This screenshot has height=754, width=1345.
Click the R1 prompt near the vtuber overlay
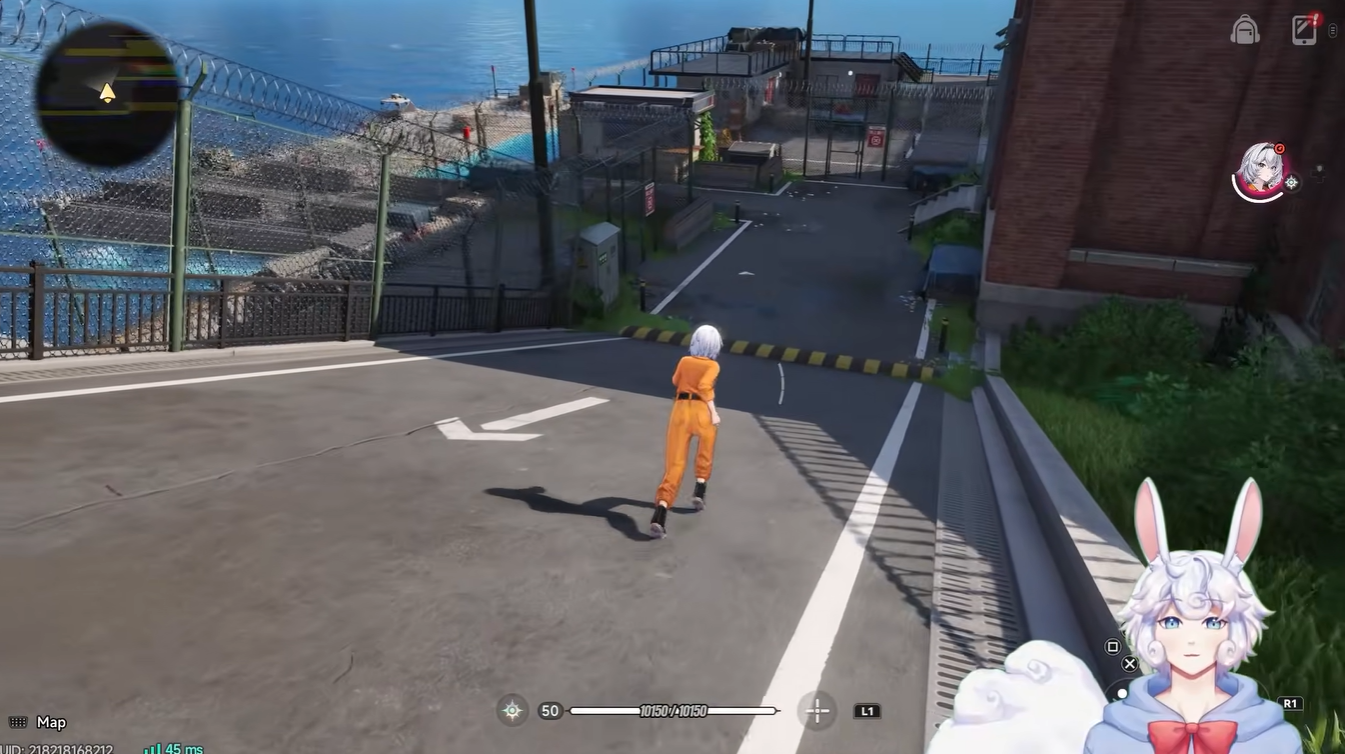[1291, 703]
